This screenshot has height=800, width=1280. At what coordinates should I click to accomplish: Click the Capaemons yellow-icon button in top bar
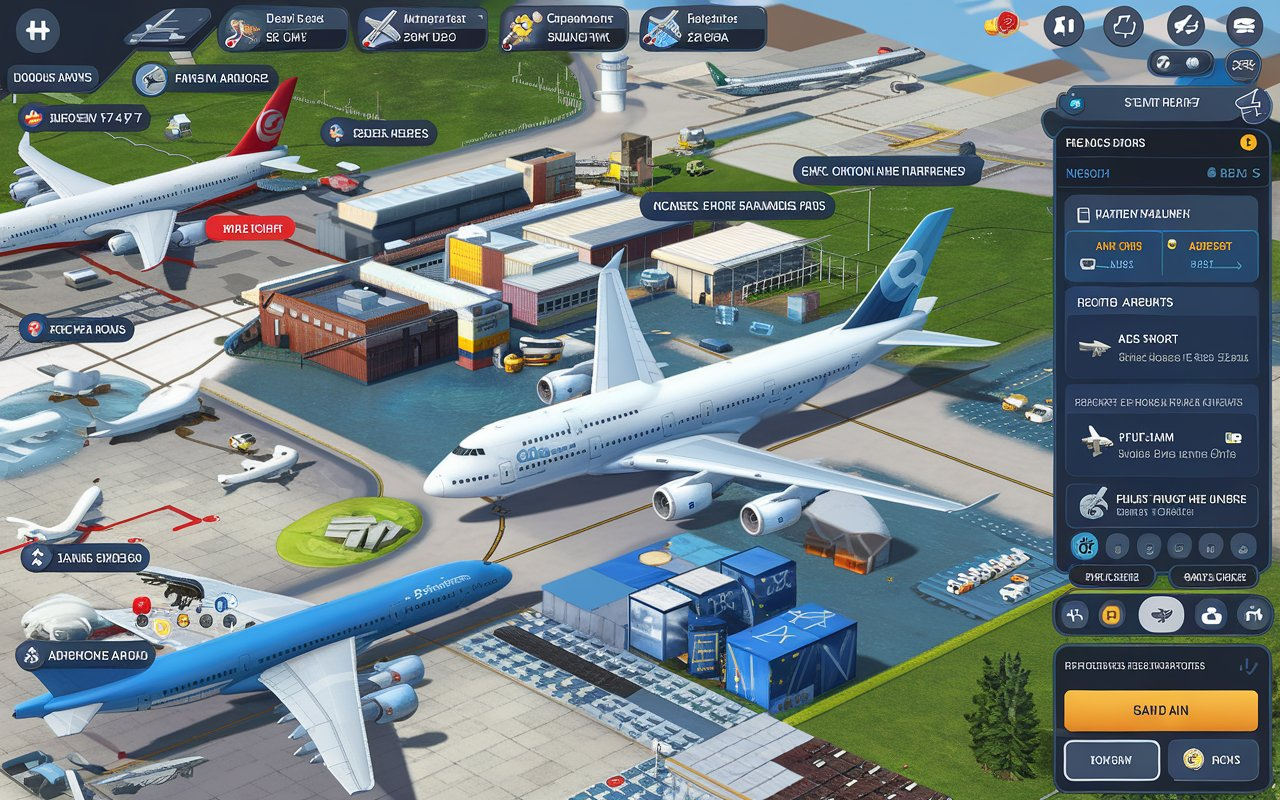(x=564, y=29)
